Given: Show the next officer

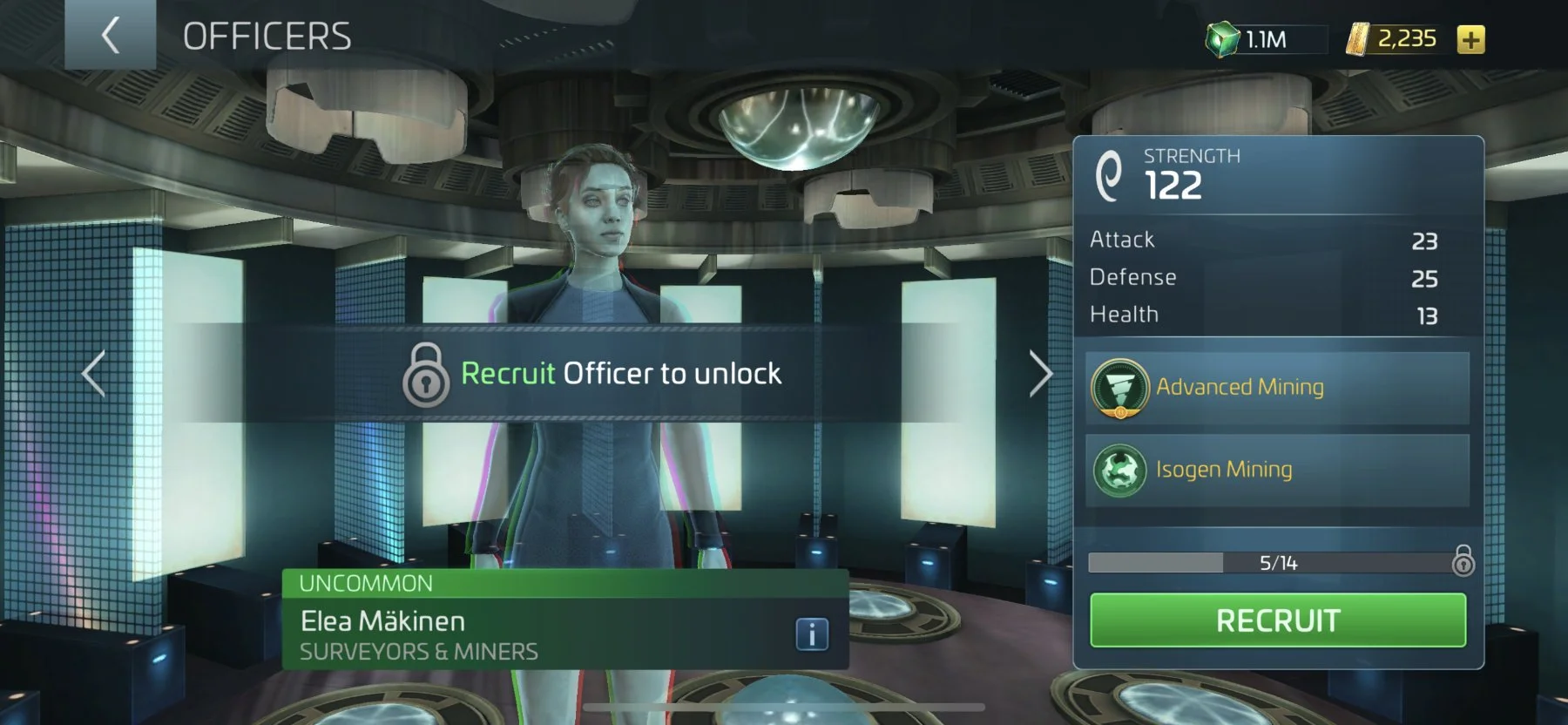Looking at the screenshot, I should tap(1040, 374).
